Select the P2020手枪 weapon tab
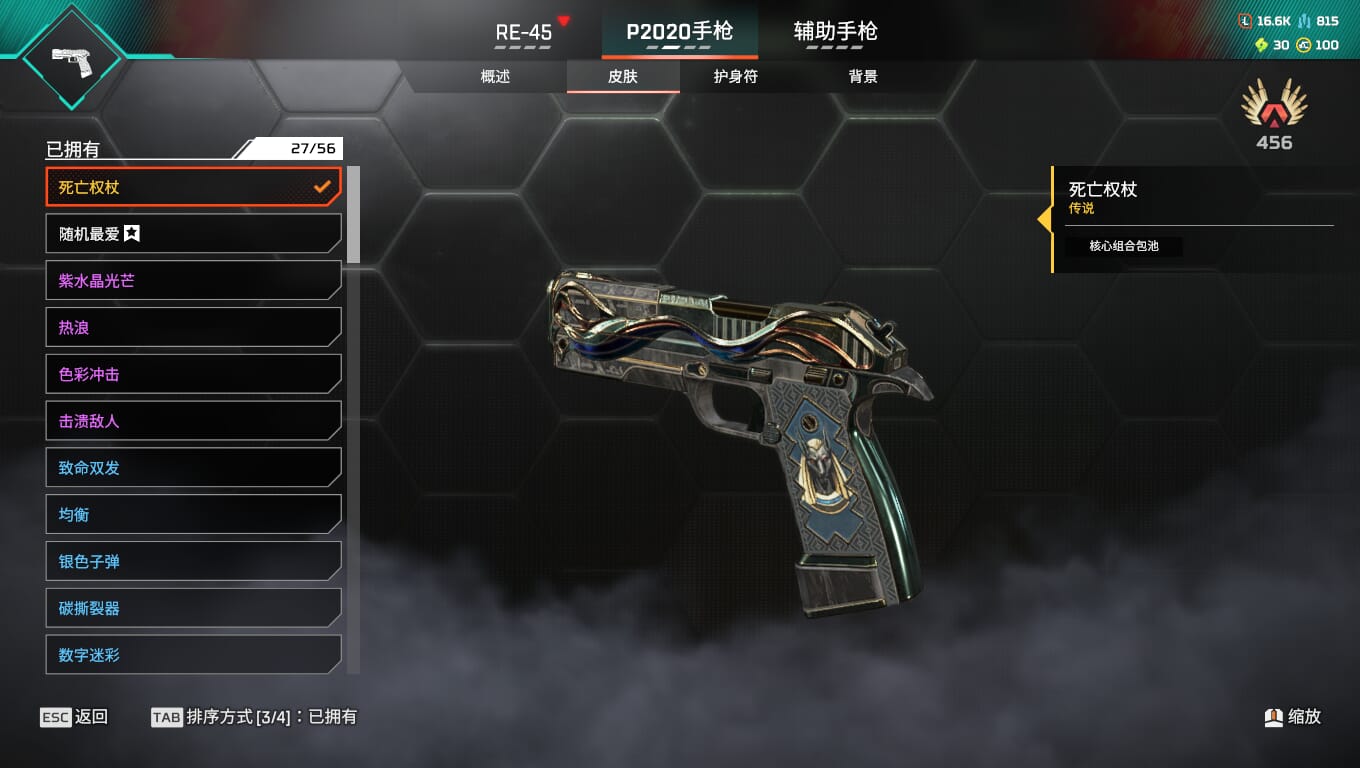 click(x=679, y=32)
